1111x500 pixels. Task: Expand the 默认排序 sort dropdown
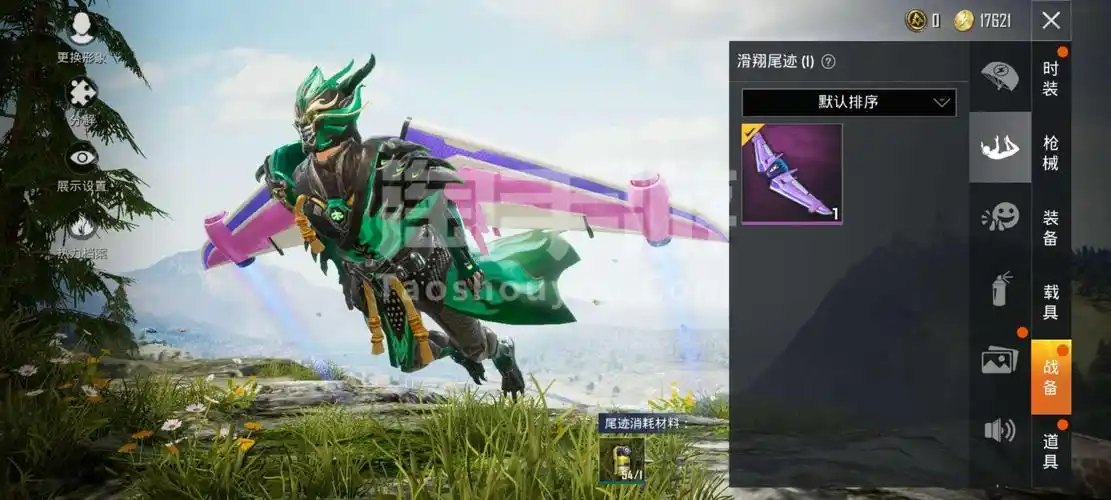849,102
